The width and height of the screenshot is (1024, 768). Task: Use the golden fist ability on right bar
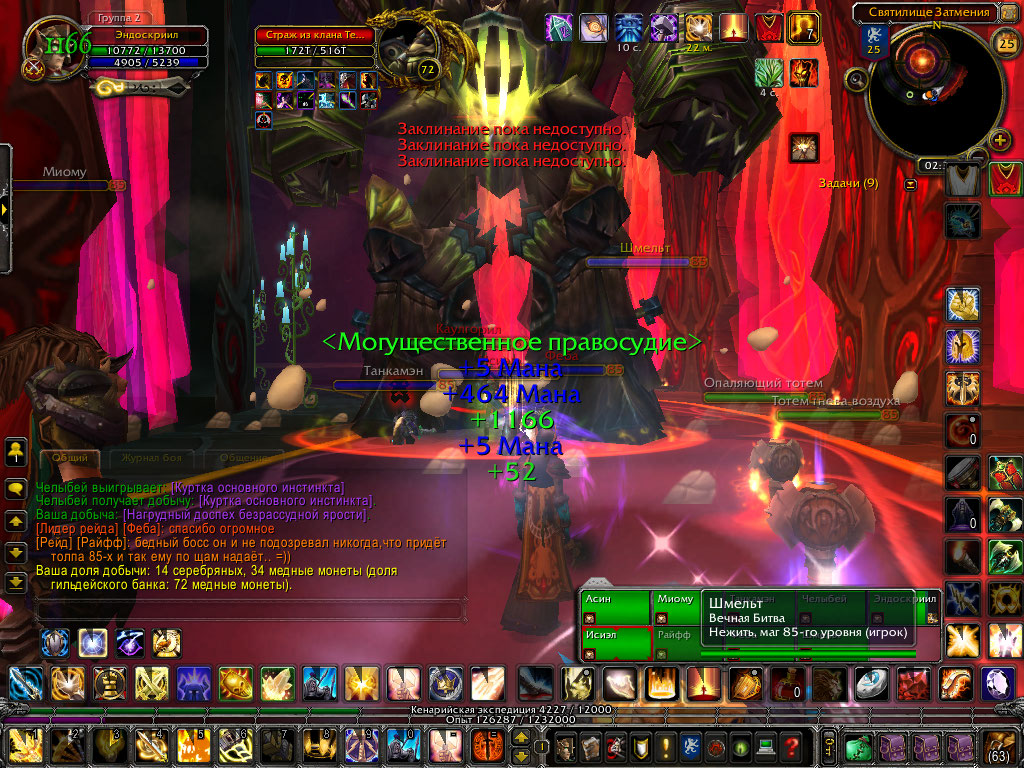tap(963, 300)
